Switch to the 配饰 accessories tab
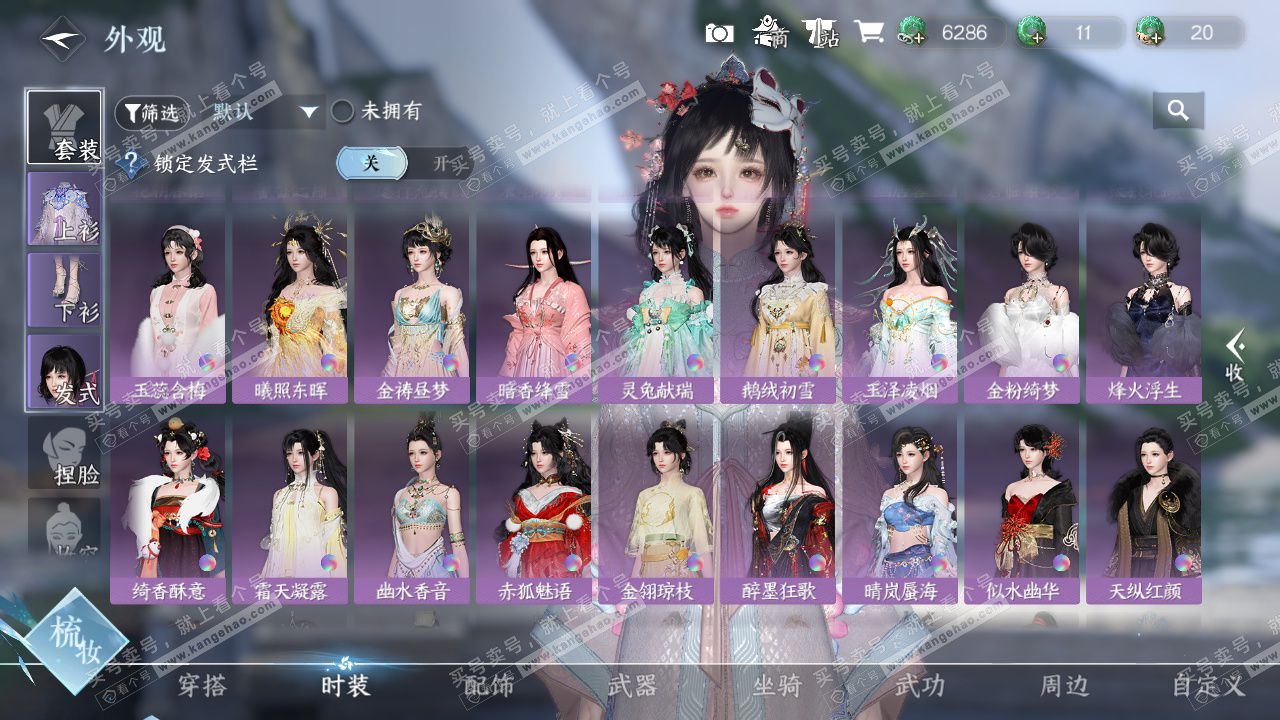1280x720 pixels. 488,686
